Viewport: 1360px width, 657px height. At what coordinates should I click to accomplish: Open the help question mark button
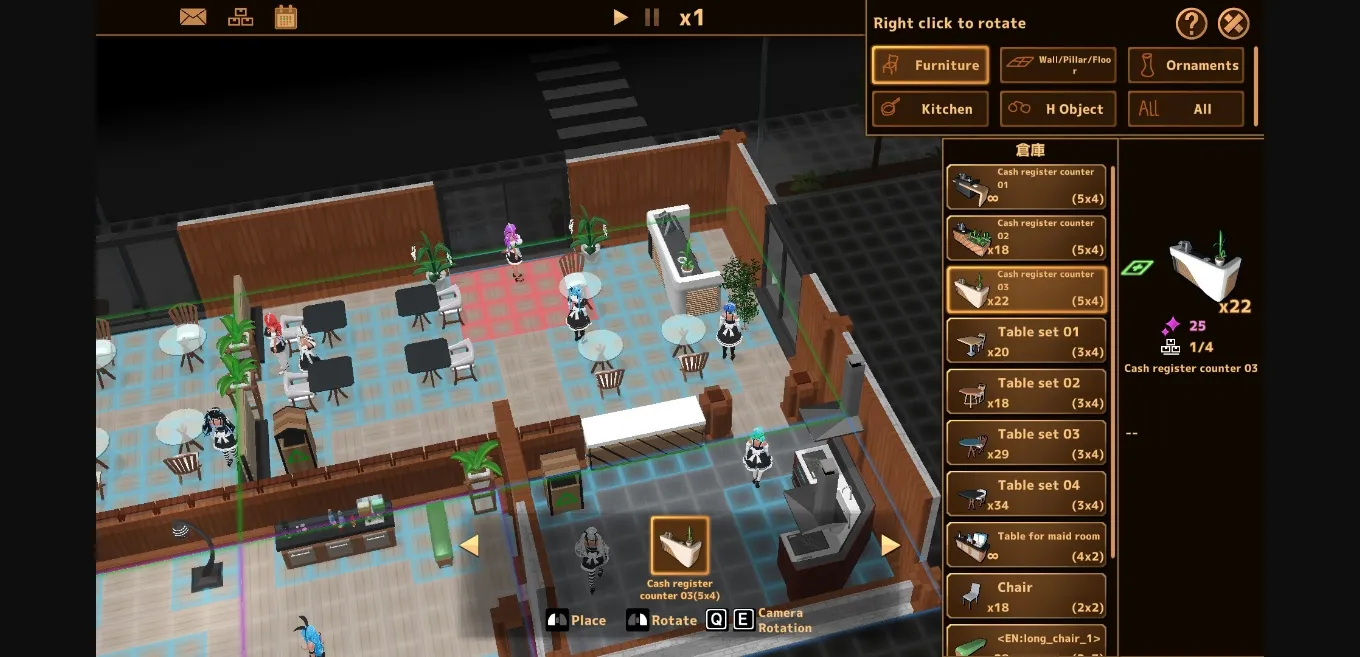pyautogui.click(x=1191, y=23)
